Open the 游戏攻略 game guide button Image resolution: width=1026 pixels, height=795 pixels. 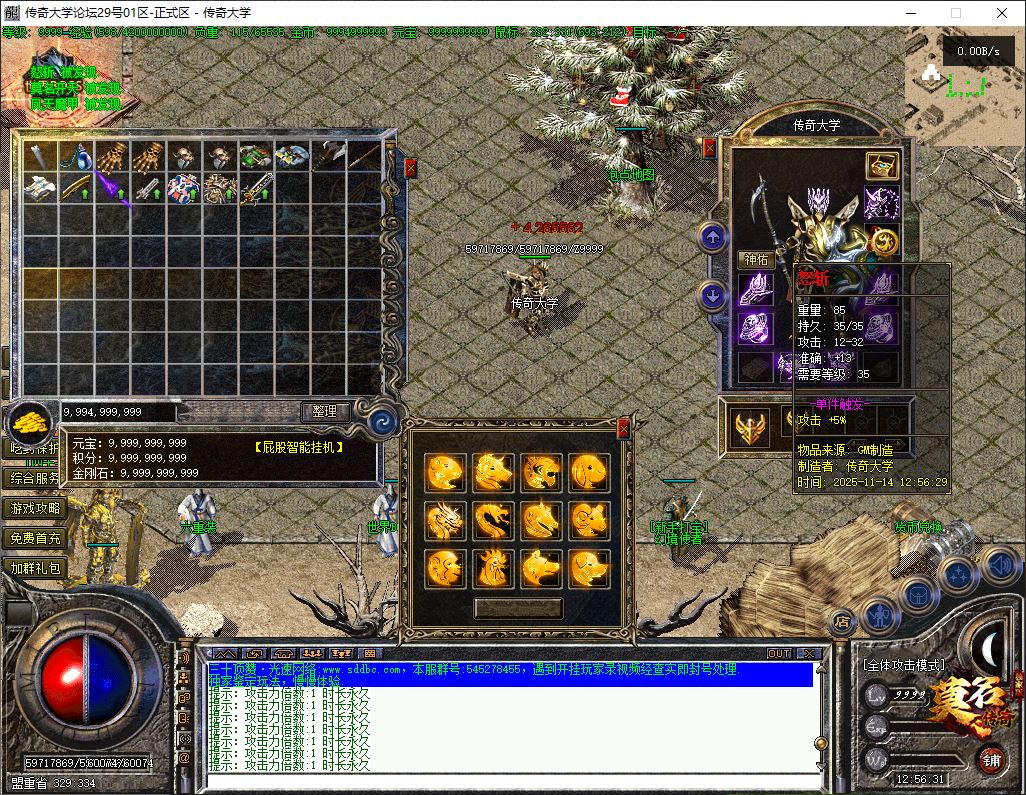pos(36,508)
